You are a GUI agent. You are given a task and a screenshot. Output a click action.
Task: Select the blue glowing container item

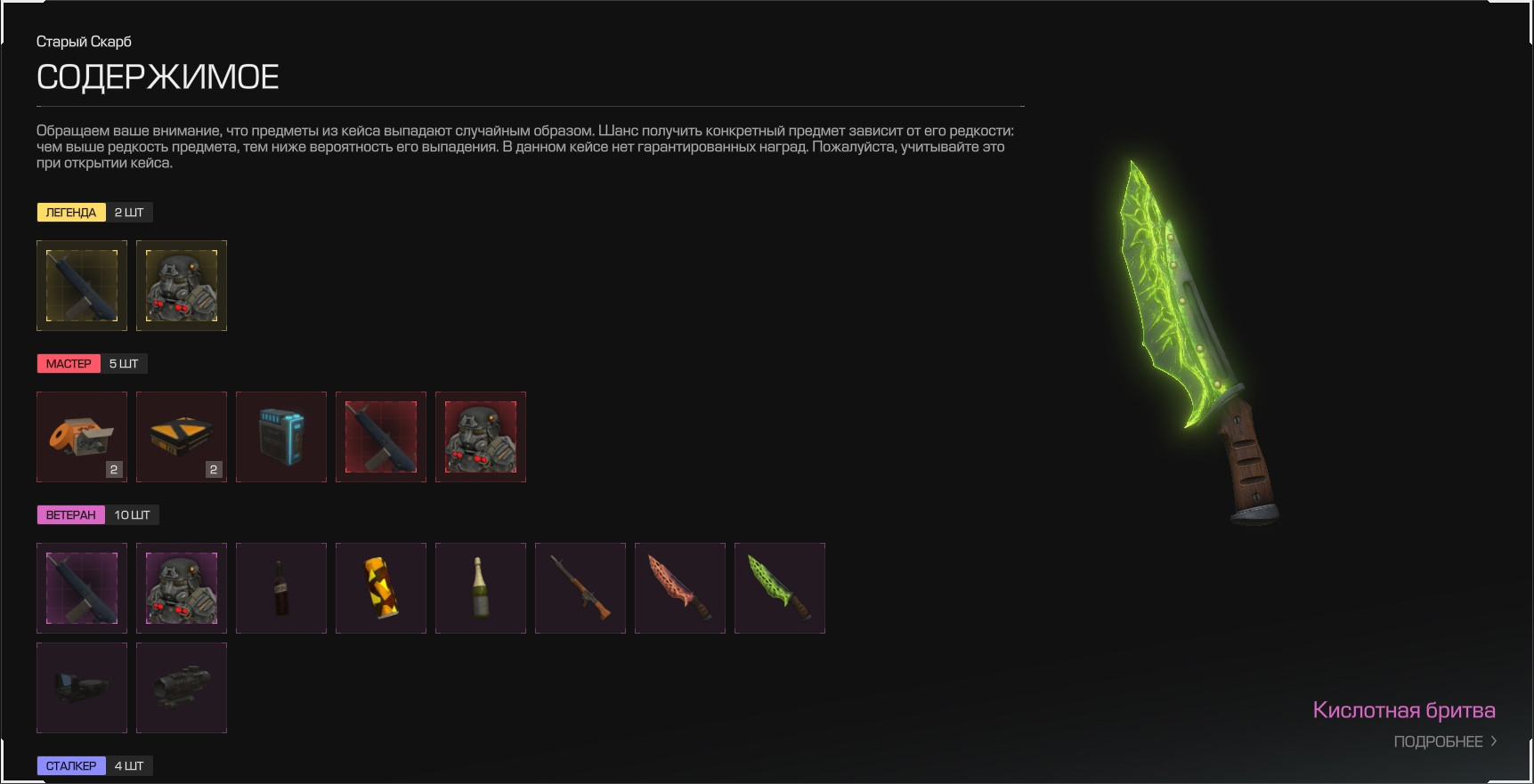click(x=281, y=437)
